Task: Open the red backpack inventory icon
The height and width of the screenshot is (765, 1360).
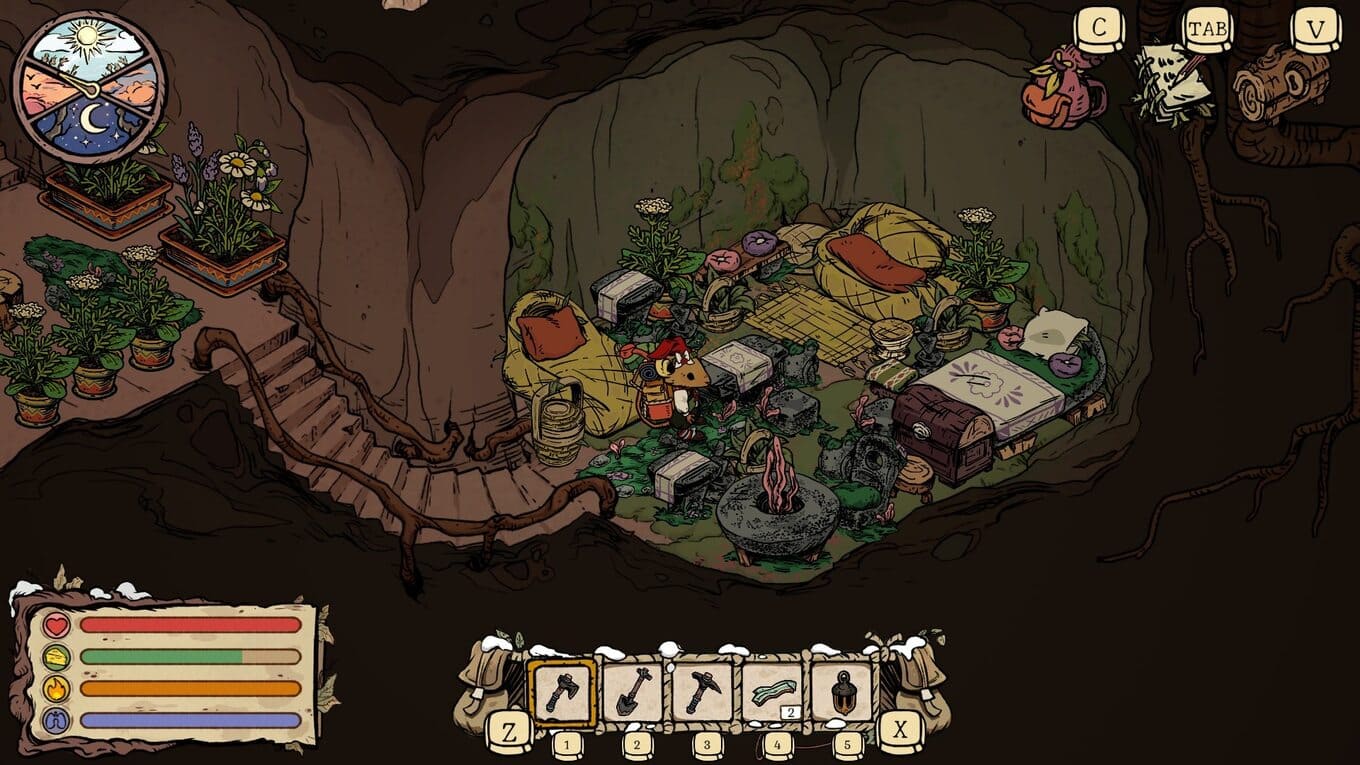Action: (1062, 90)
